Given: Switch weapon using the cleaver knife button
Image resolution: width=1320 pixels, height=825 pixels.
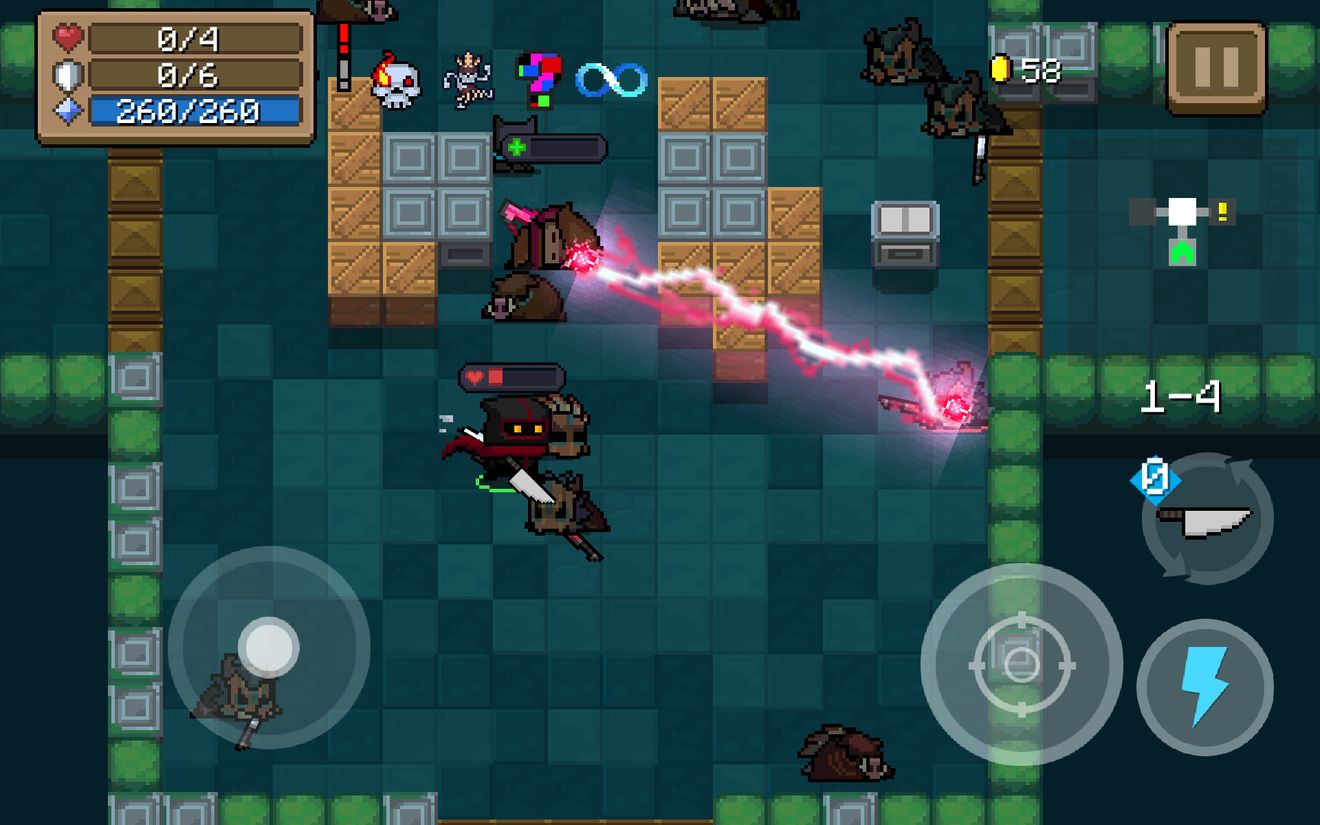Looking at the screenshot, I should [x=1207, y=518].
